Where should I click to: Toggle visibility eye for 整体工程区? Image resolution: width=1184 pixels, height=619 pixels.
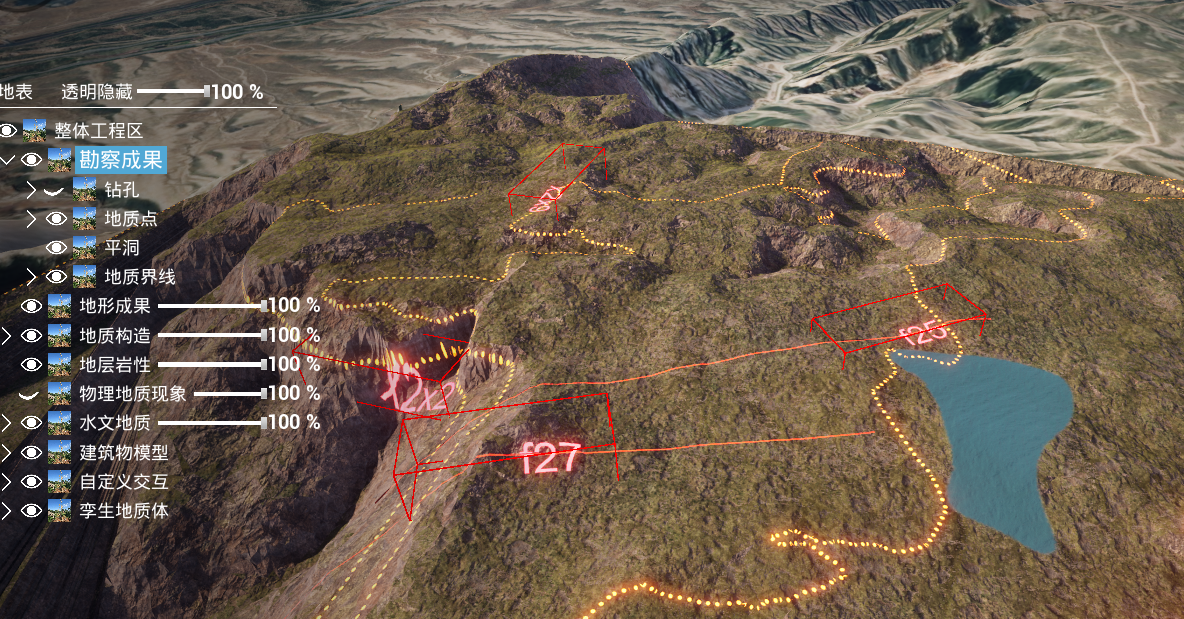tap(8, 131)
